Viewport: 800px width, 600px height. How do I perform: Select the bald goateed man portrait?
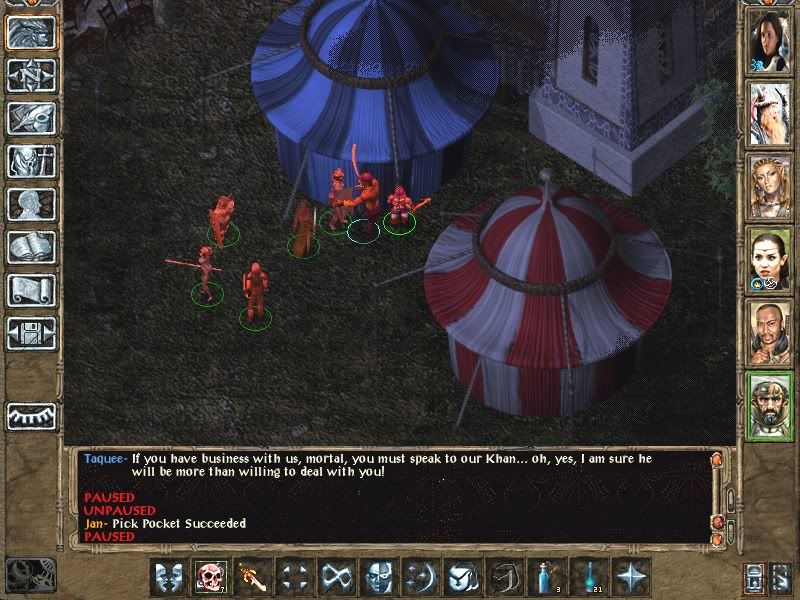[770, 332]
